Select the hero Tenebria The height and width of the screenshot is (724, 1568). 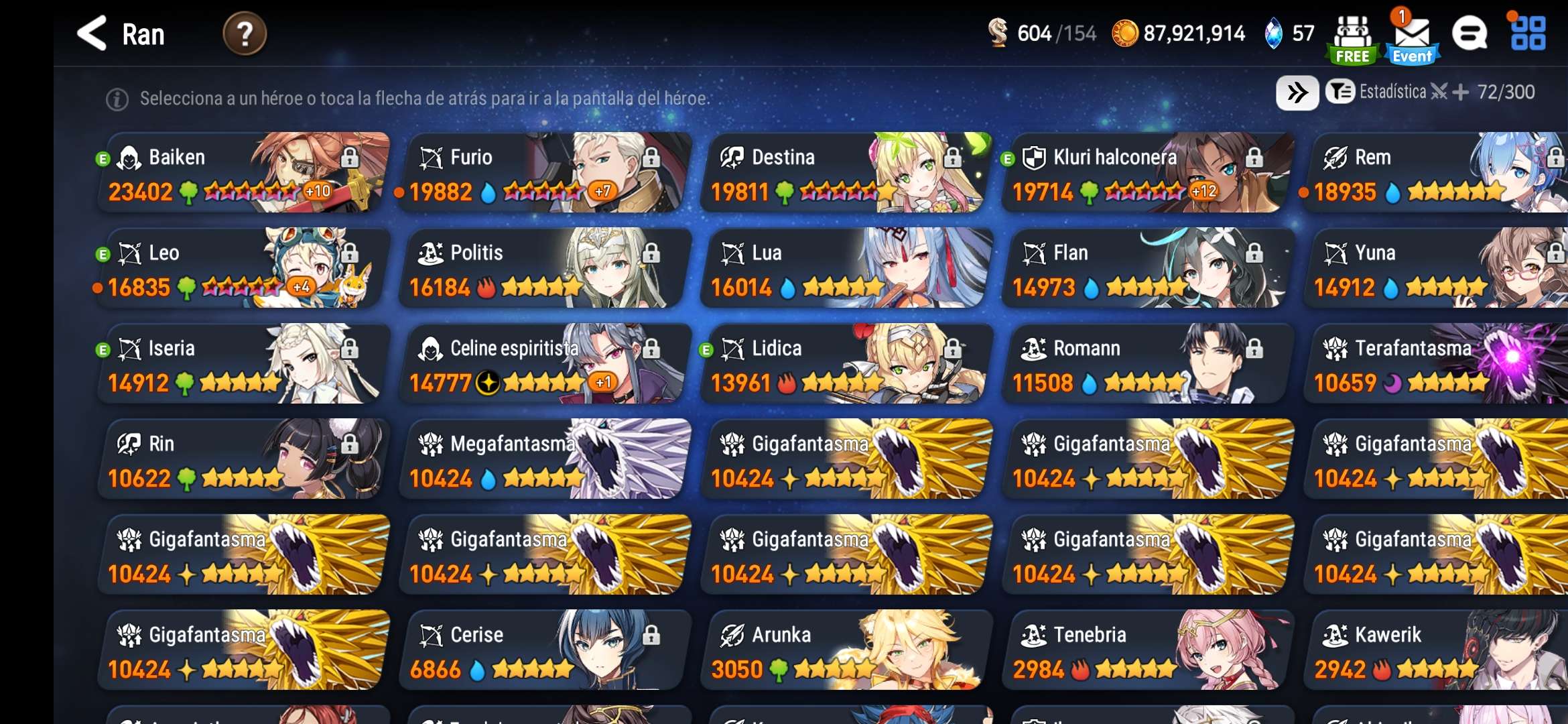[1147, 650]
